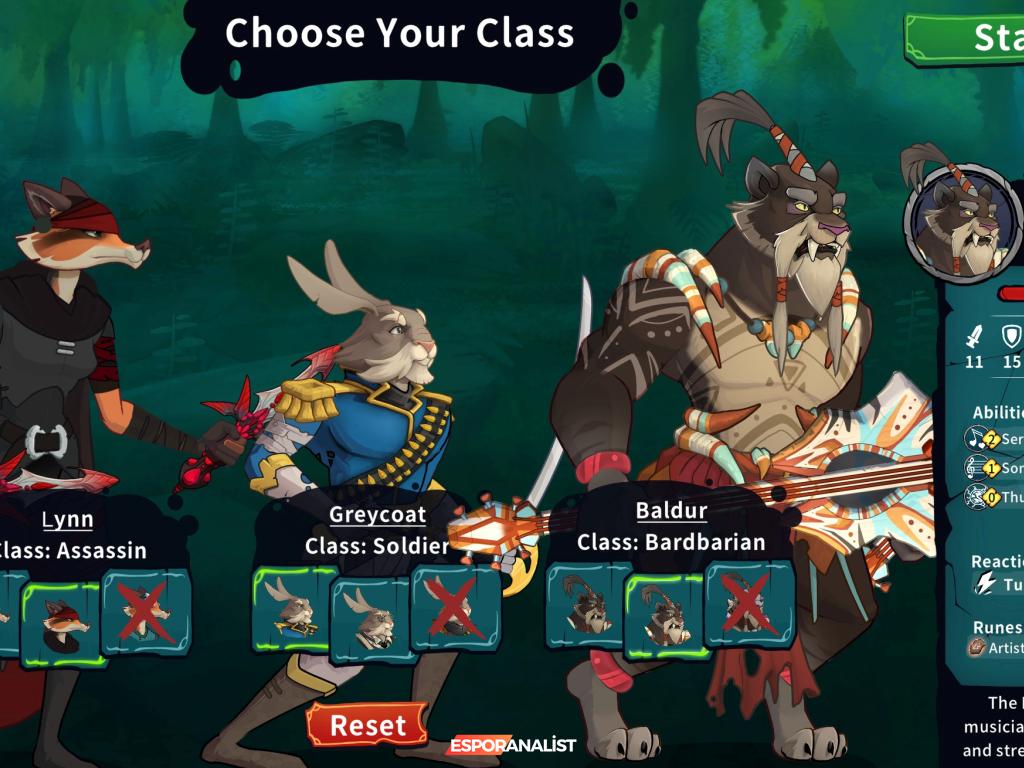Select the Baldur character name
Viewport: 1024px width, 768px height.
[671, 510]
